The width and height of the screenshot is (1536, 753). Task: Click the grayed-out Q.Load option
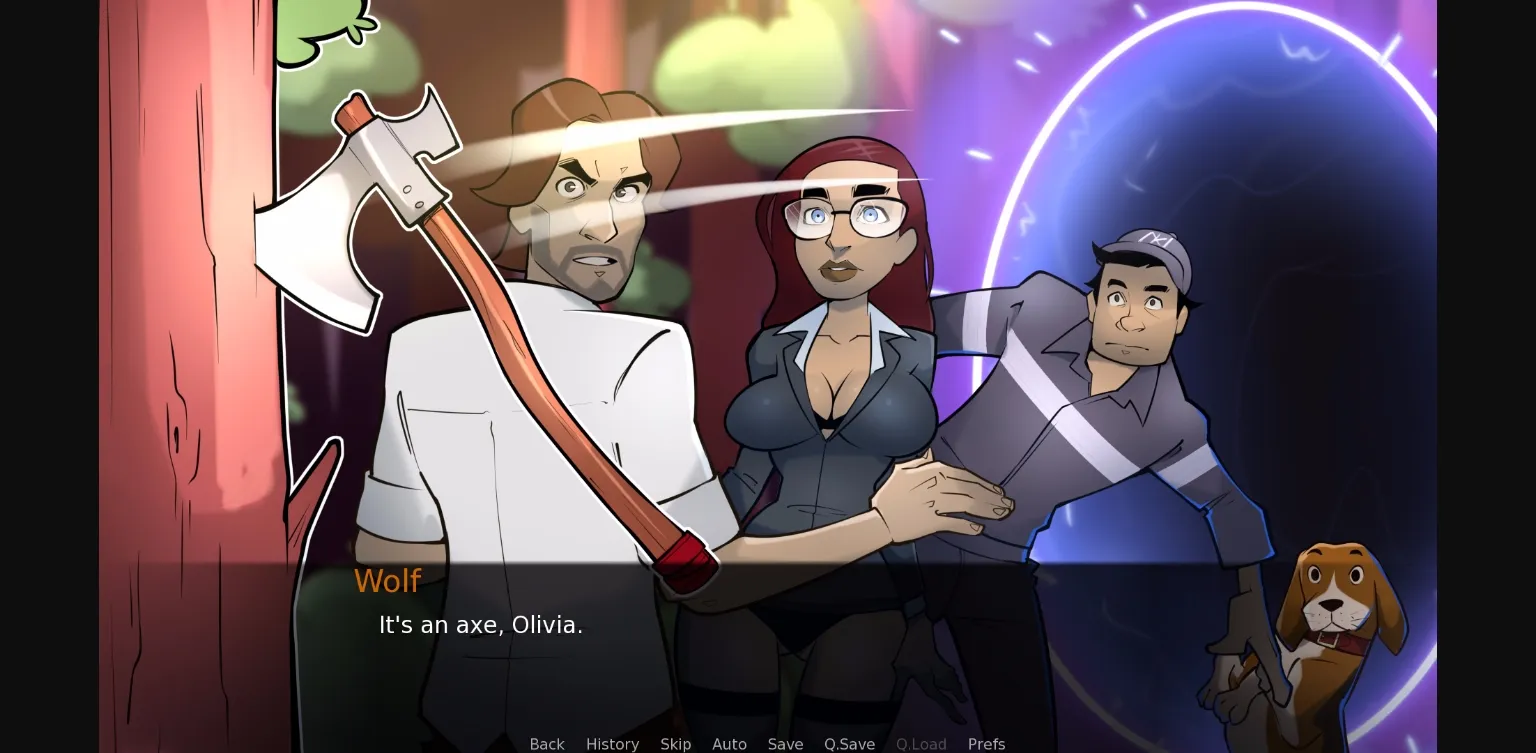point(921,744)
